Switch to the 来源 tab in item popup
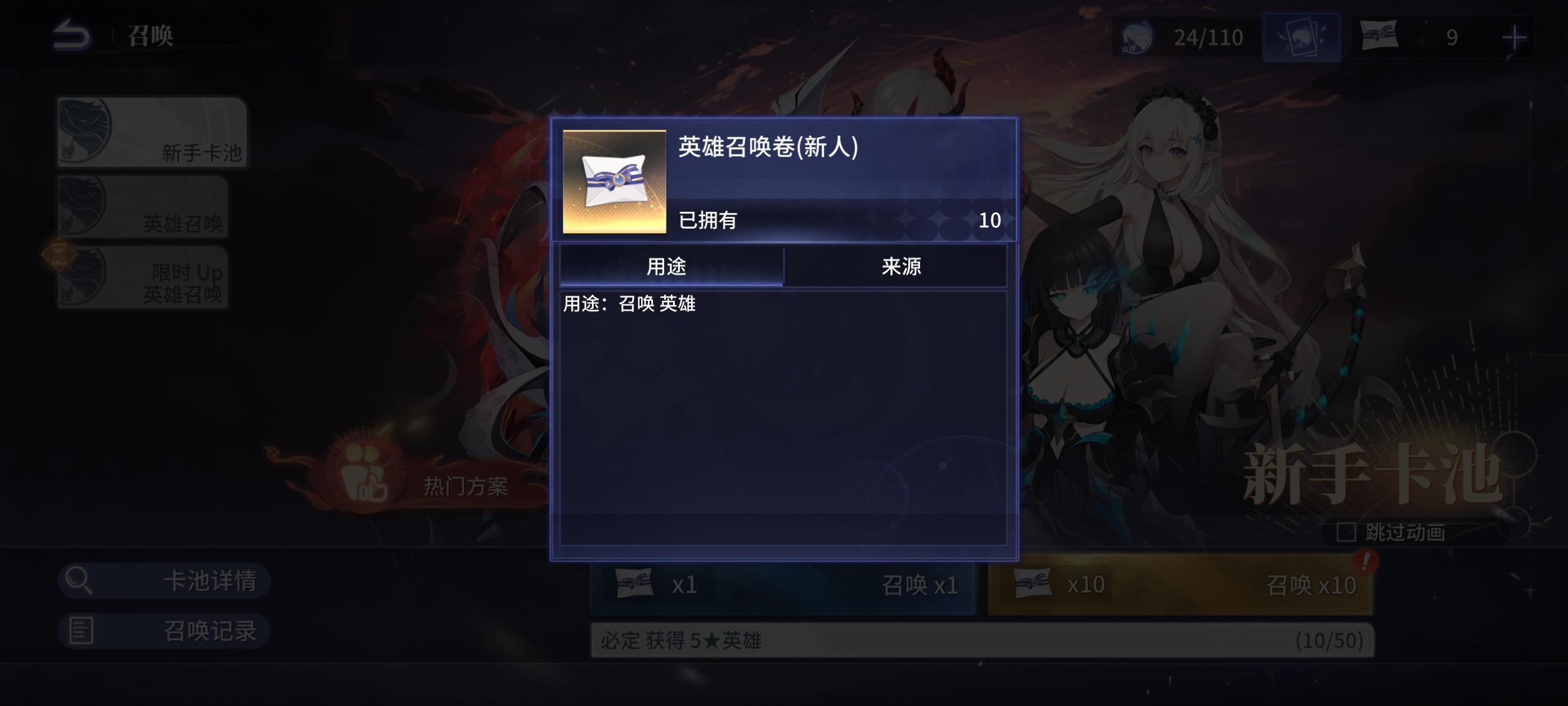The height and width of the screenshot is (706, 1568). click(x=895, y=266)
